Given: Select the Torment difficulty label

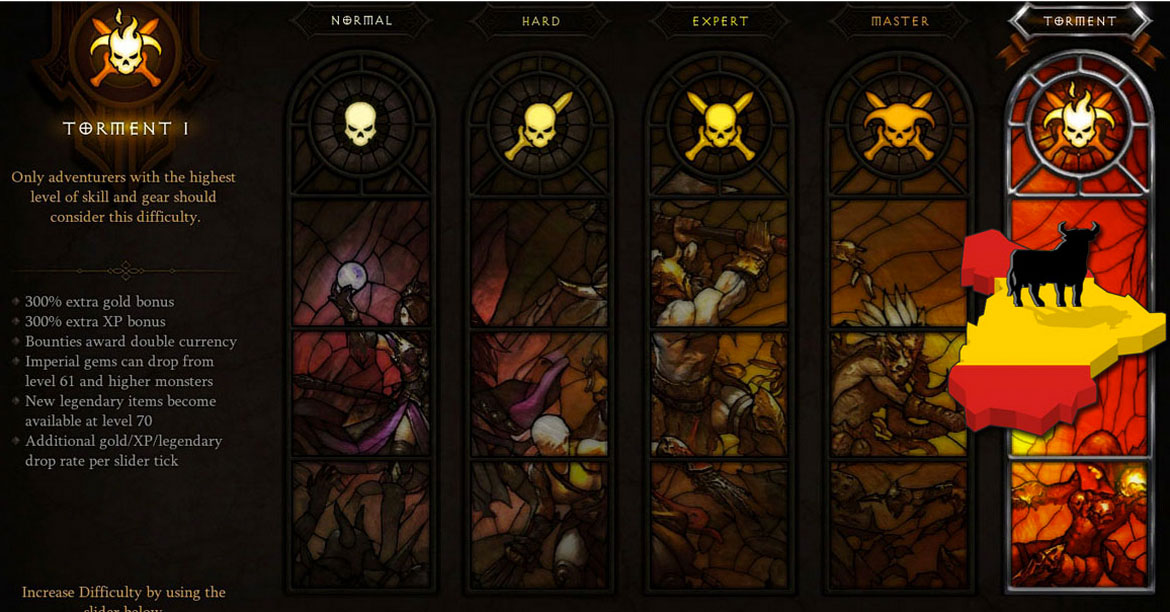Looking at the screenshot, I should coord(1079,21).
